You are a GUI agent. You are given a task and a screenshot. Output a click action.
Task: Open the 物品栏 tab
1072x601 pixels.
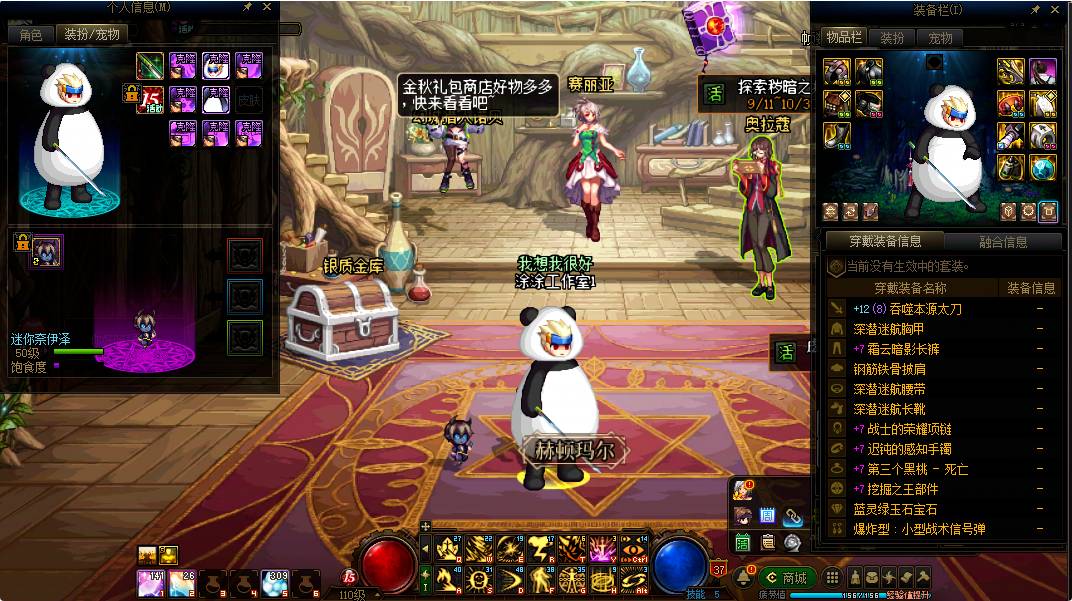coord(843,38)
